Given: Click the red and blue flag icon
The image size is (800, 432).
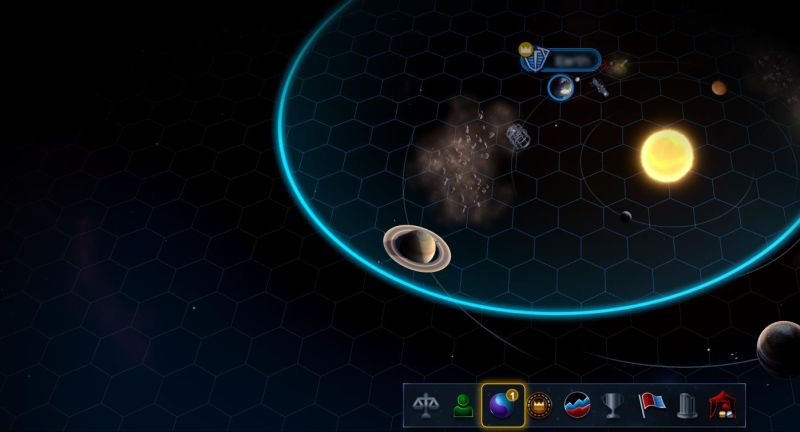Looking at the screenshot, I should (x=651, y=406).
